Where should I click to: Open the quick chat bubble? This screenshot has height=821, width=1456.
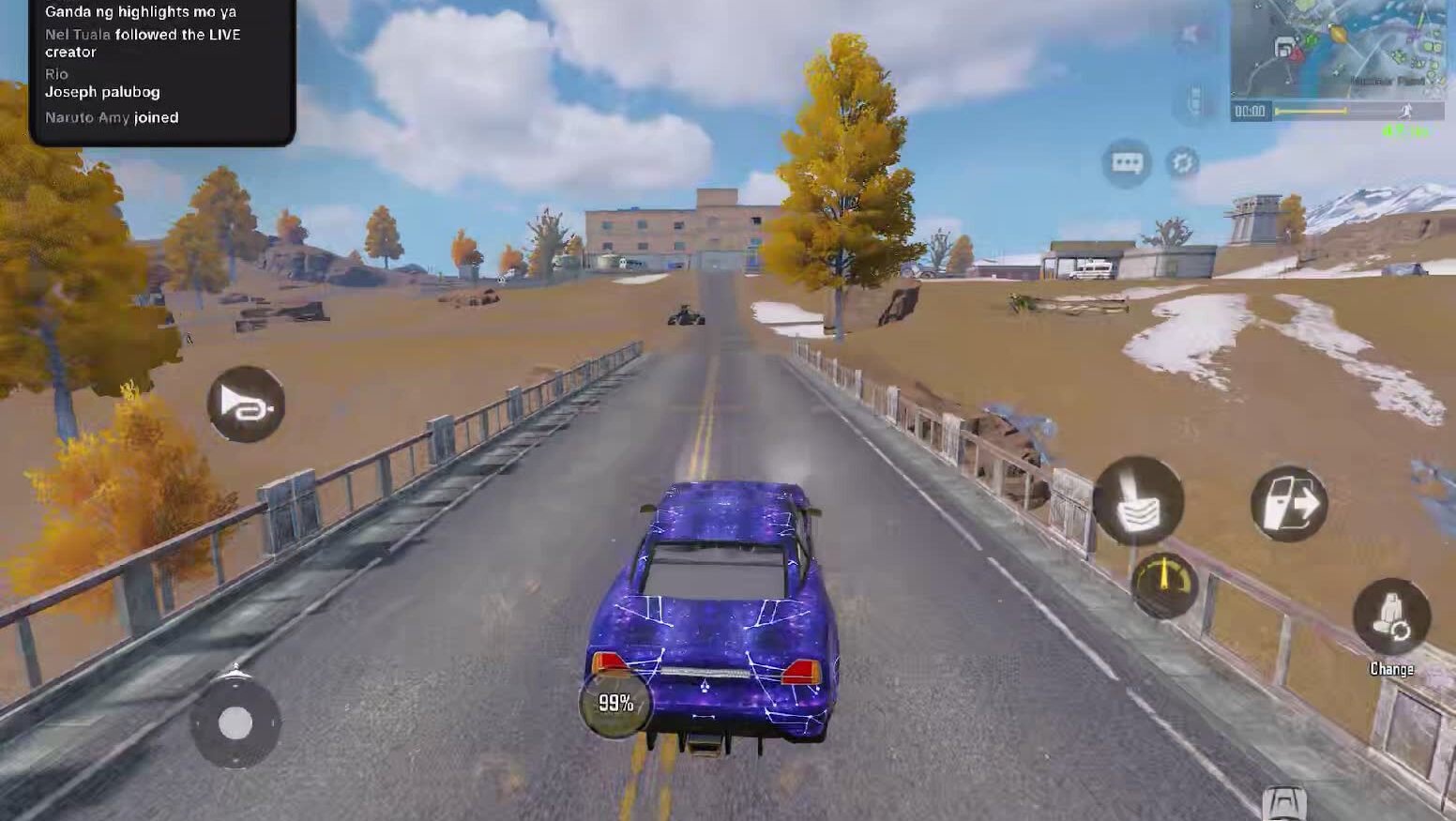pyautogui.click(x=1126, y=163)
